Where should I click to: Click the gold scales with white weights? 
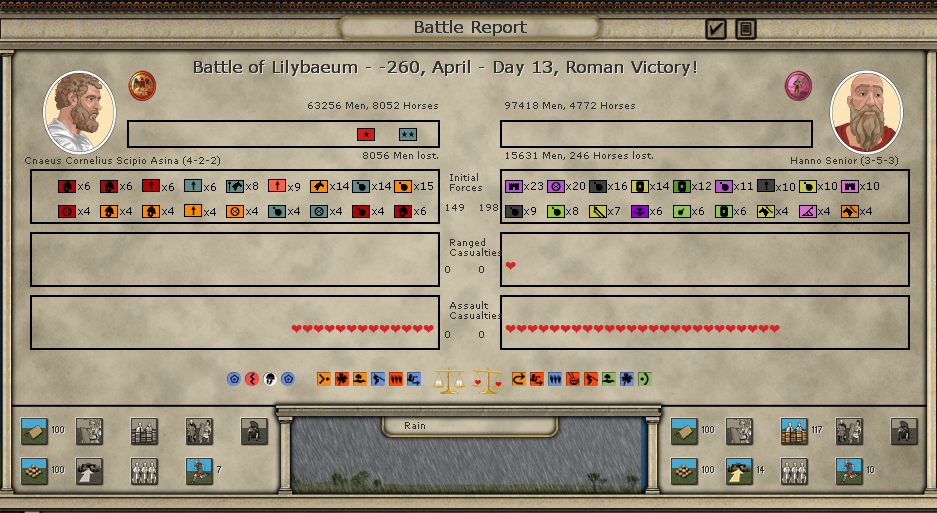coord(448,379)
